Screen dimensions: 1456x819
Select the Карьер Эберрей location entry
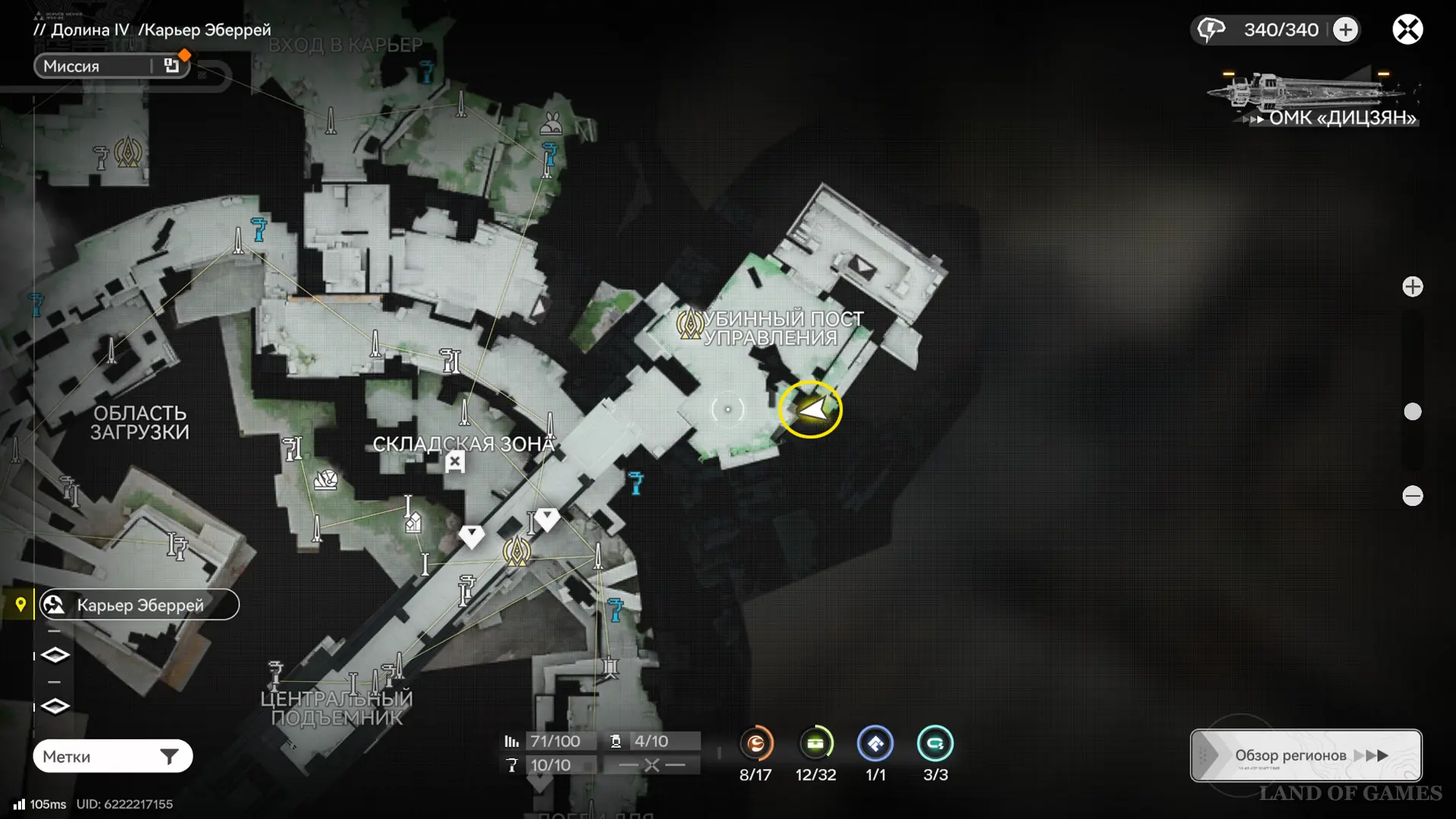point(140,605)
